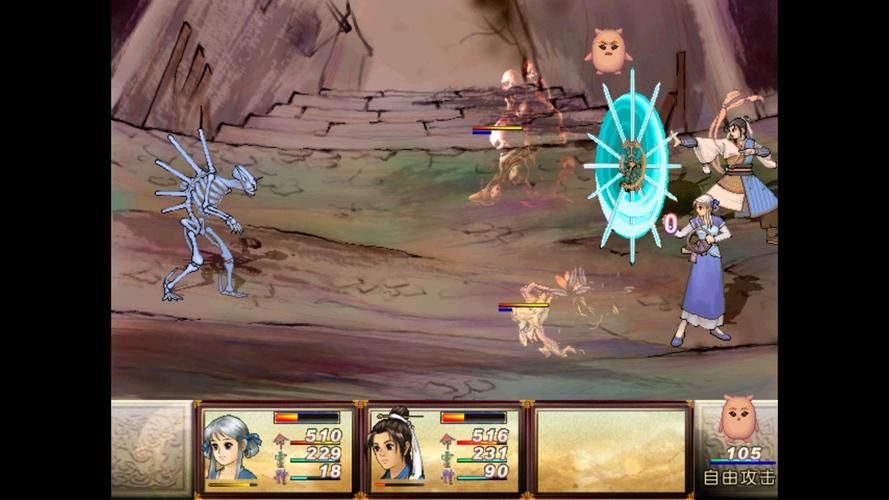This screenshot has height=500, width=889.
Task: Click the 自由攻击 free attack label
Action: coord(739,478)
